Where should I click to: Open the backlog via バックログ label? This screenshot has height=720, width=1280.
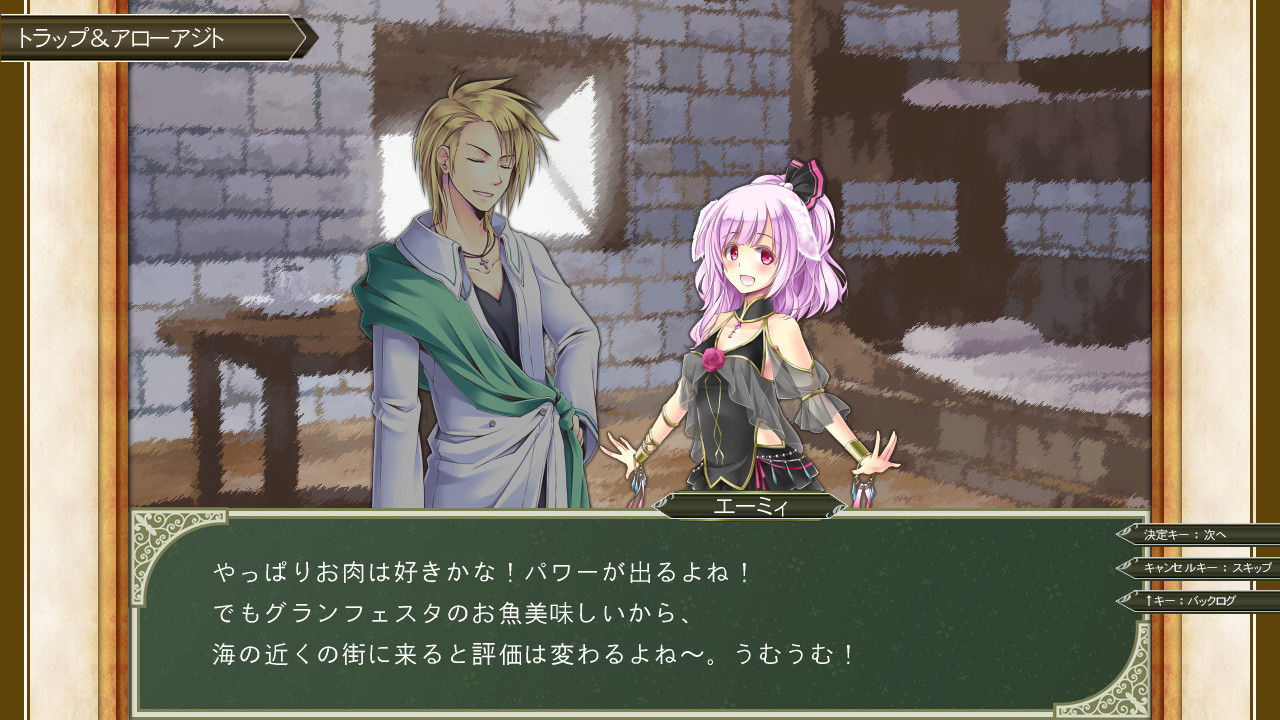[1210, 602]
